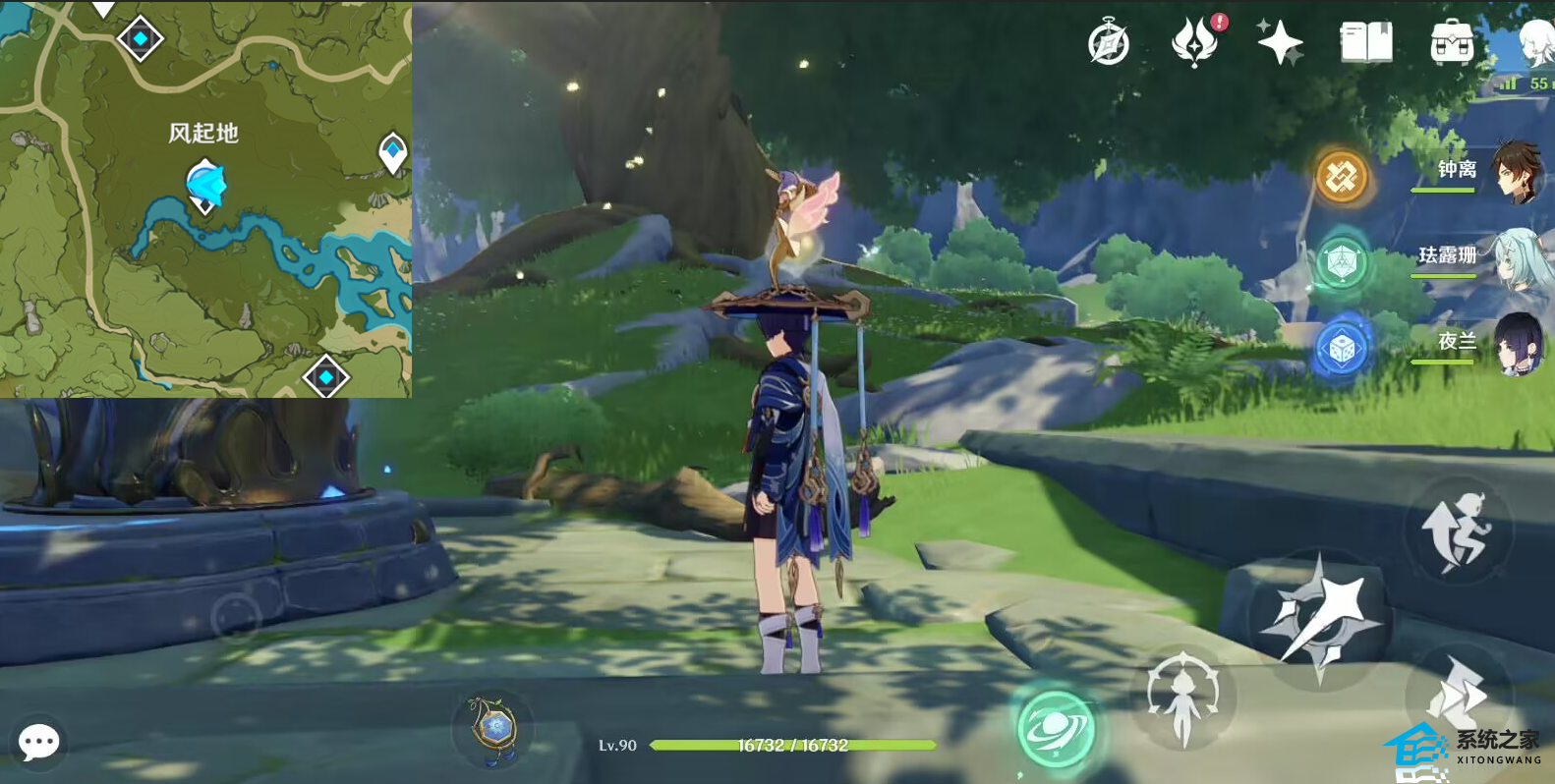Click the 风起地 label on the map

tap(203, 134)
